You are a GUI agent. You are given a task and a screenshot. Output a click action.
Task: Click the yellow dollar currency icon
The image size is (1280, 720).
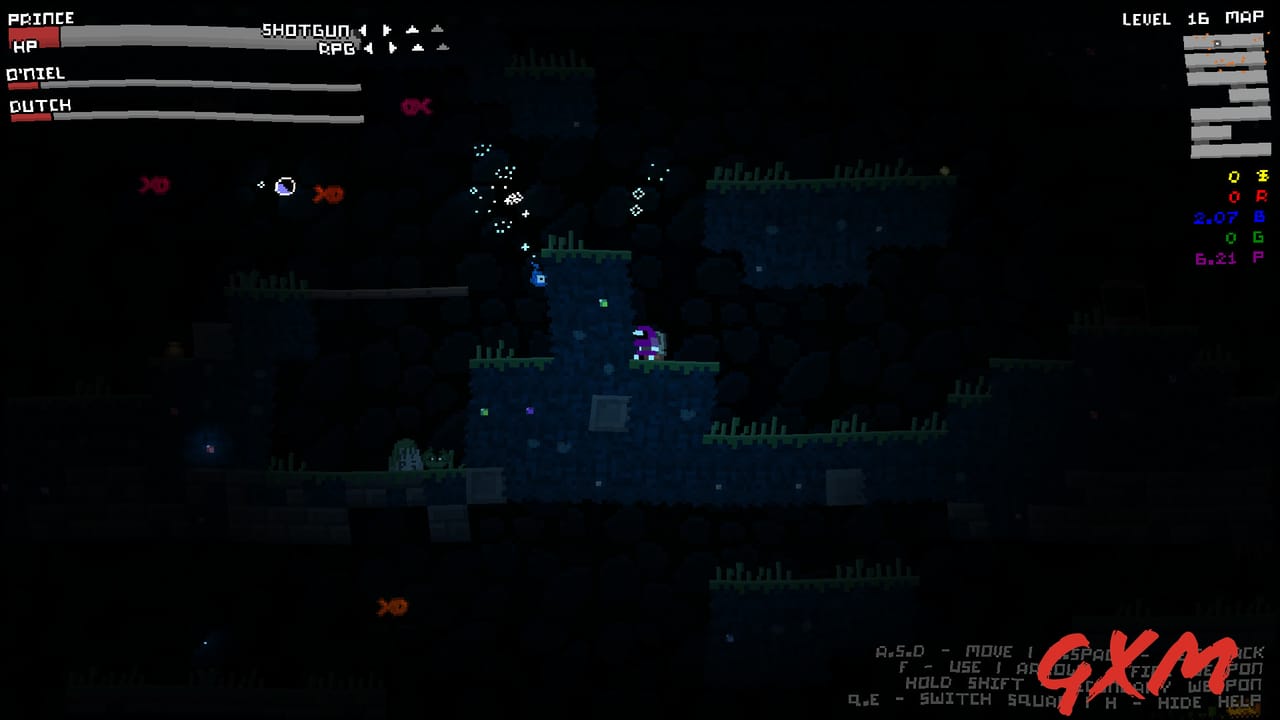pyautogui.click(x=1262, y=174)
